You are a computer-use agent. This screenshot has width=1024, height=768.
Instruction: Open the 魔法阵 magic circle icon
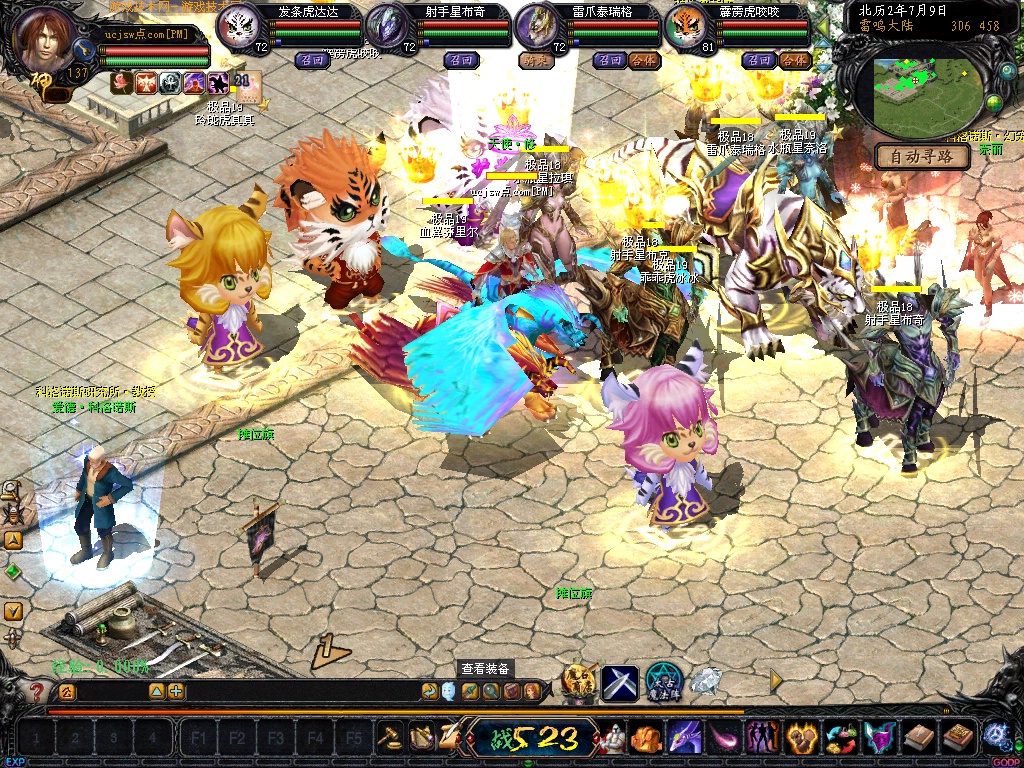pos(663,682)
